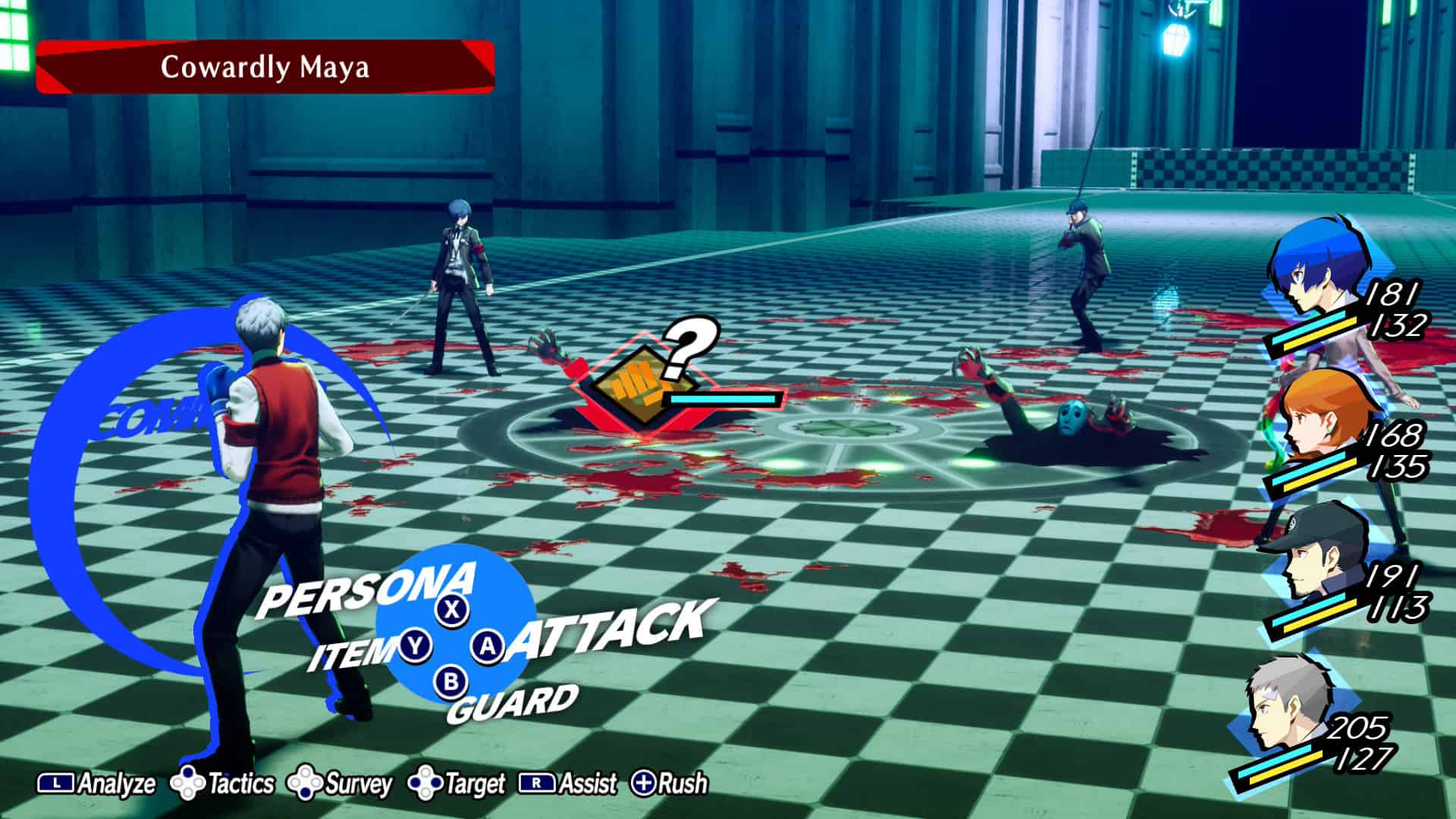1456x819 pixels.
Task: Select the capped party member portrait
Action: (1316, 559)
